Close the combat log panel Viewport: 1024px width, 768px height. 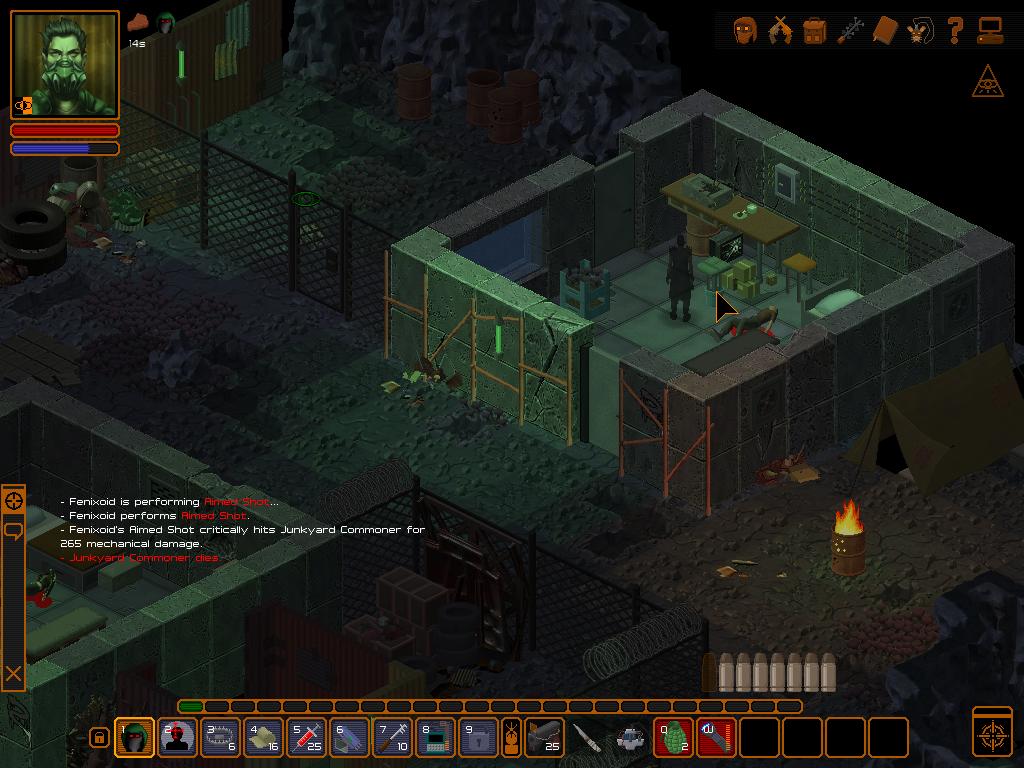pyautogui.click(x=13, y=674)
